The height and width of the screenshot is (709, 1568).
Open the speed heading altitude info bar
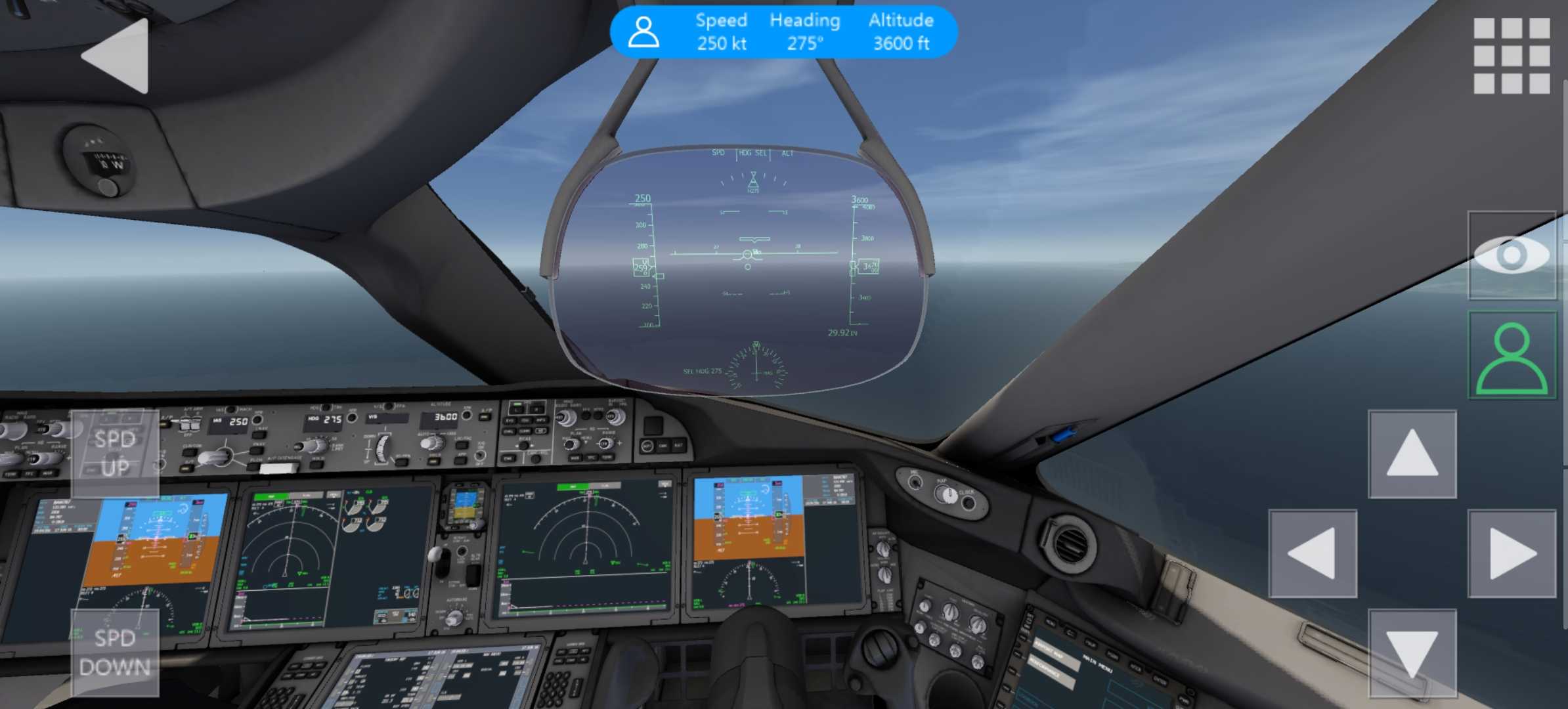[783, 32]
